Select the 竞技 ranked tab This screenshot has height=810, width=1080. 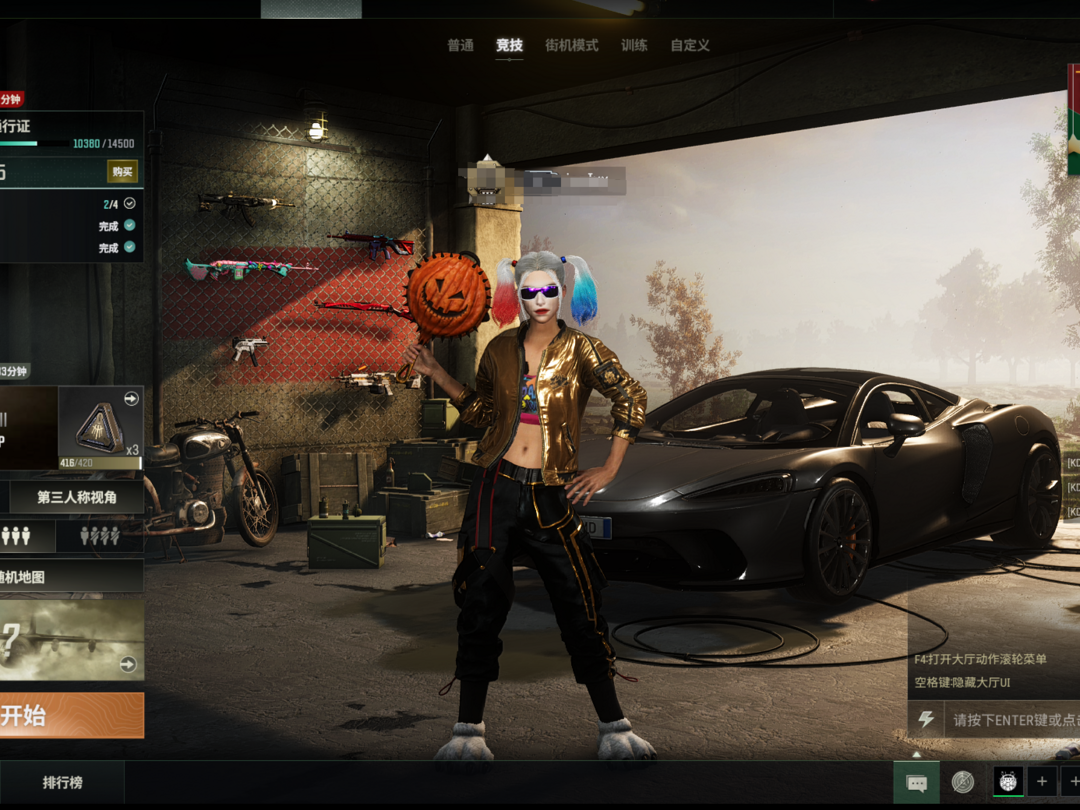[509, 46]
